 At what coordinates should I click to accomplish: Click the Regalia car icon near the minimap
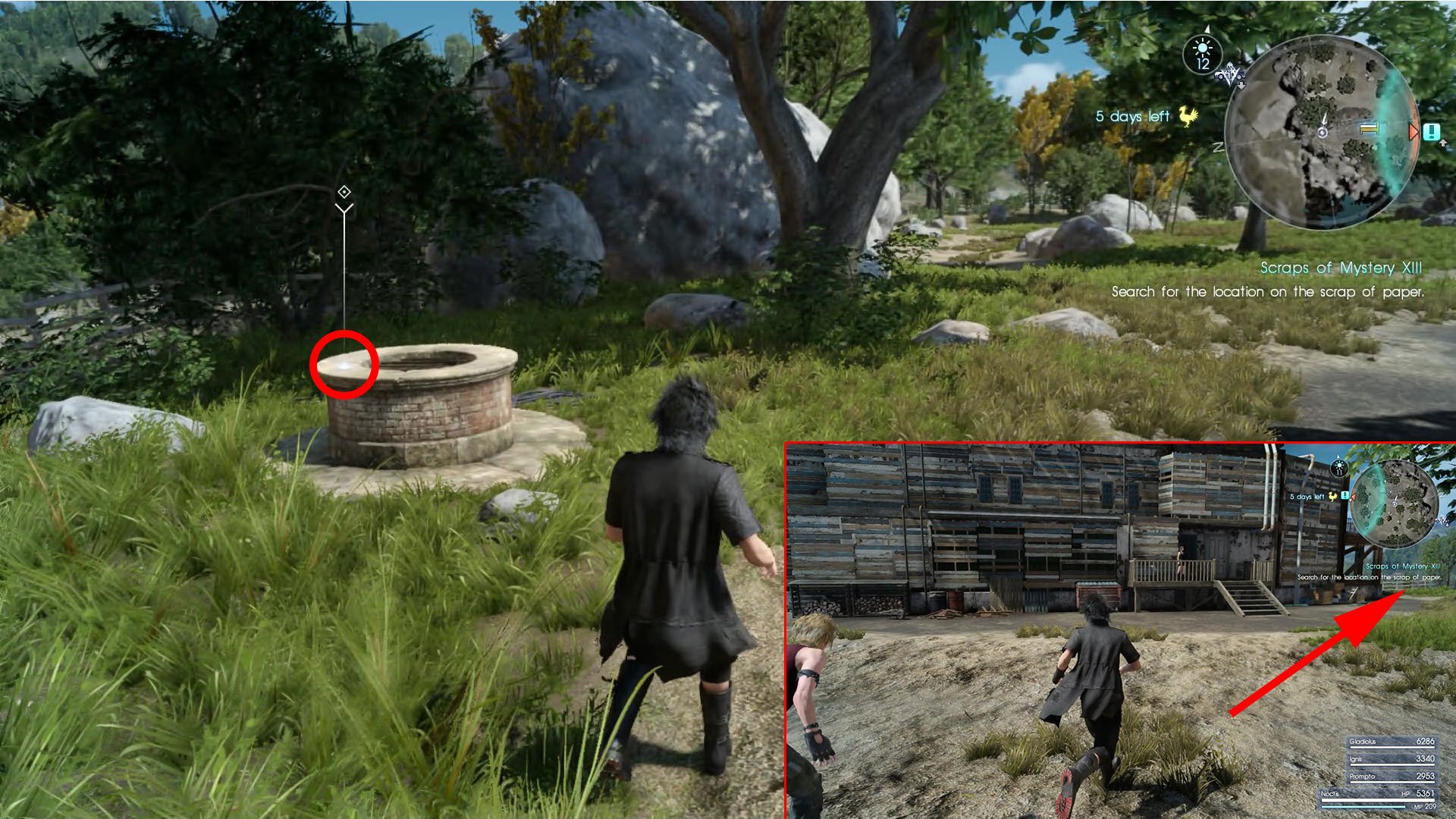[x=1231, y=76]
